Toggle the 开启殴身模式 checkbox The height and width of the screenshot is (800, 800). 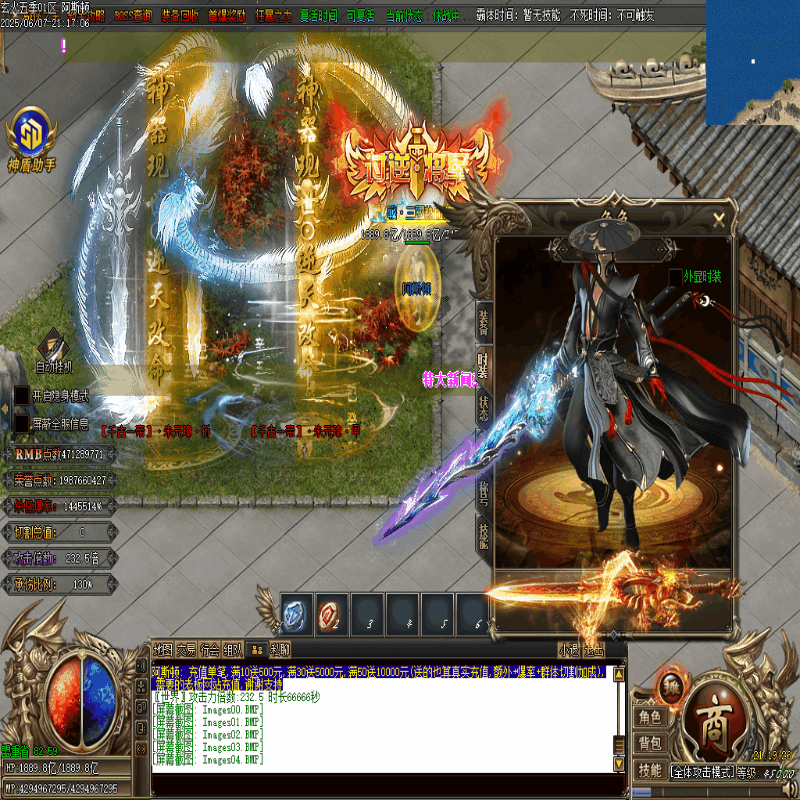click(21, 396)
